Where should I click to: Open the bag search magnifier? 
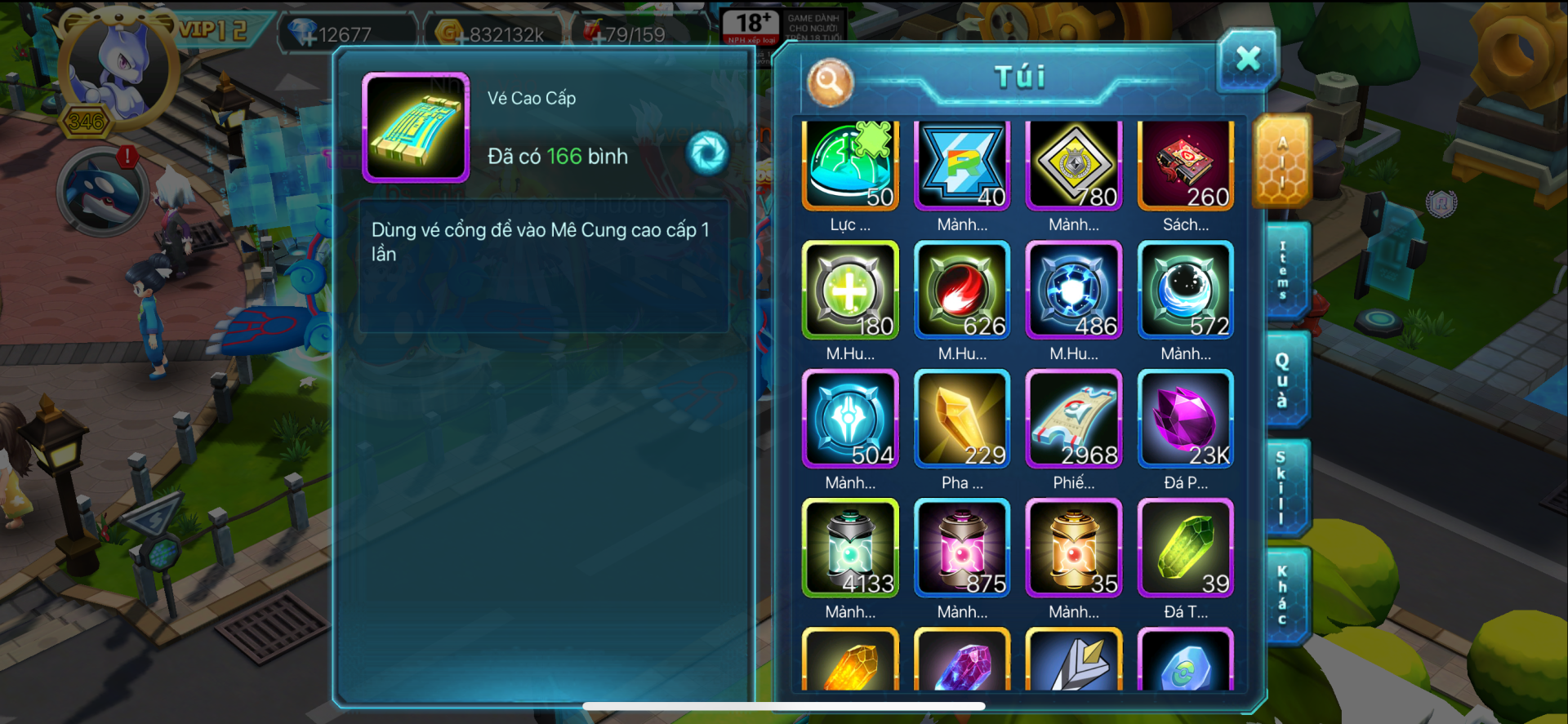(x=830, y=82)
